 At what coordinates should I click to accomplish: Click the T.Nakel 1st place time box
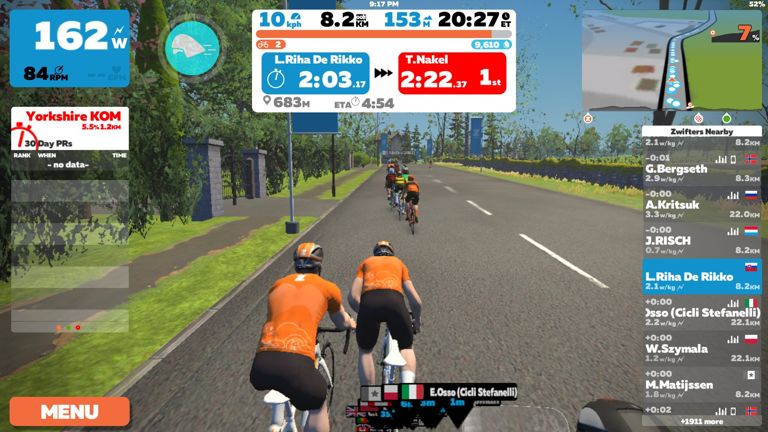pyautogui.click(x=452, y=73)
